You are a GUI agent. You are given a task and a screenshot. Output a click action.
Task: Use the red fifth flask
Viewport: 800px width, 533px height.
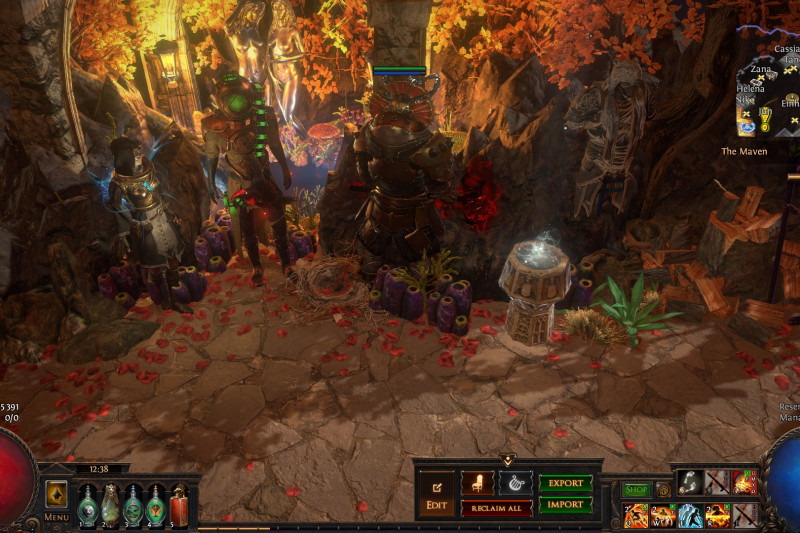point(179,505)
